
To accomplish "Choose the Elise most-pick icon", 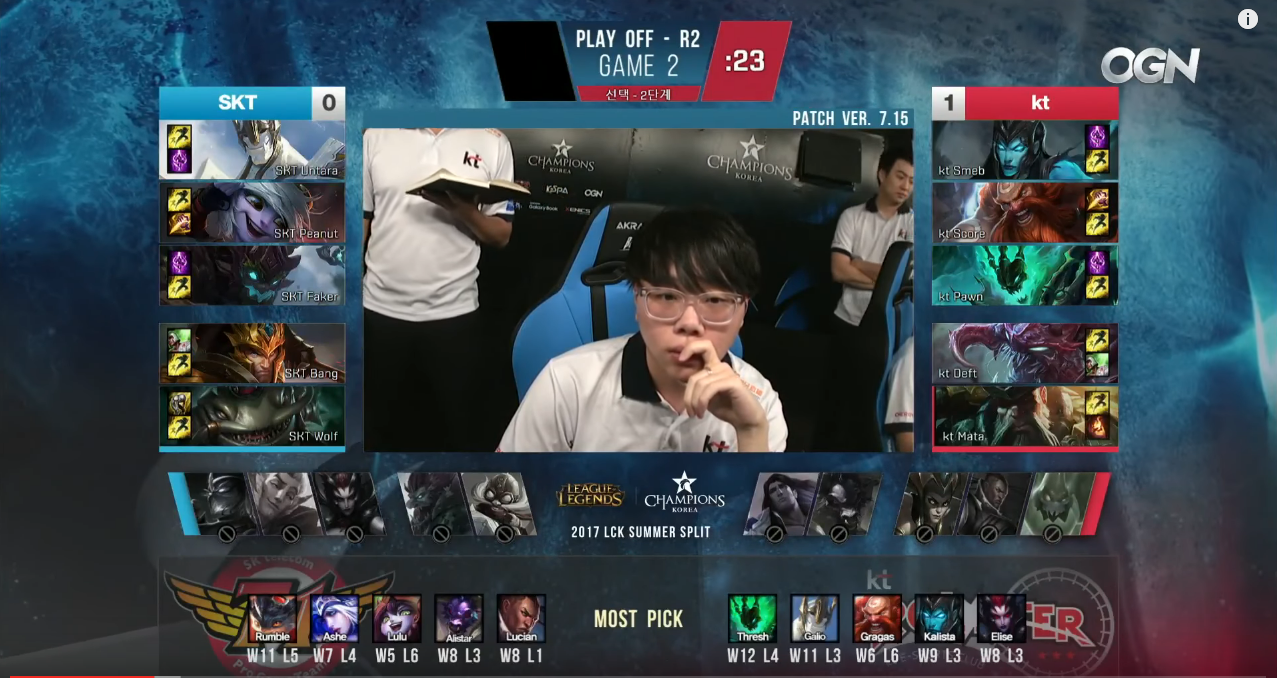I will tap(1001, 619).
